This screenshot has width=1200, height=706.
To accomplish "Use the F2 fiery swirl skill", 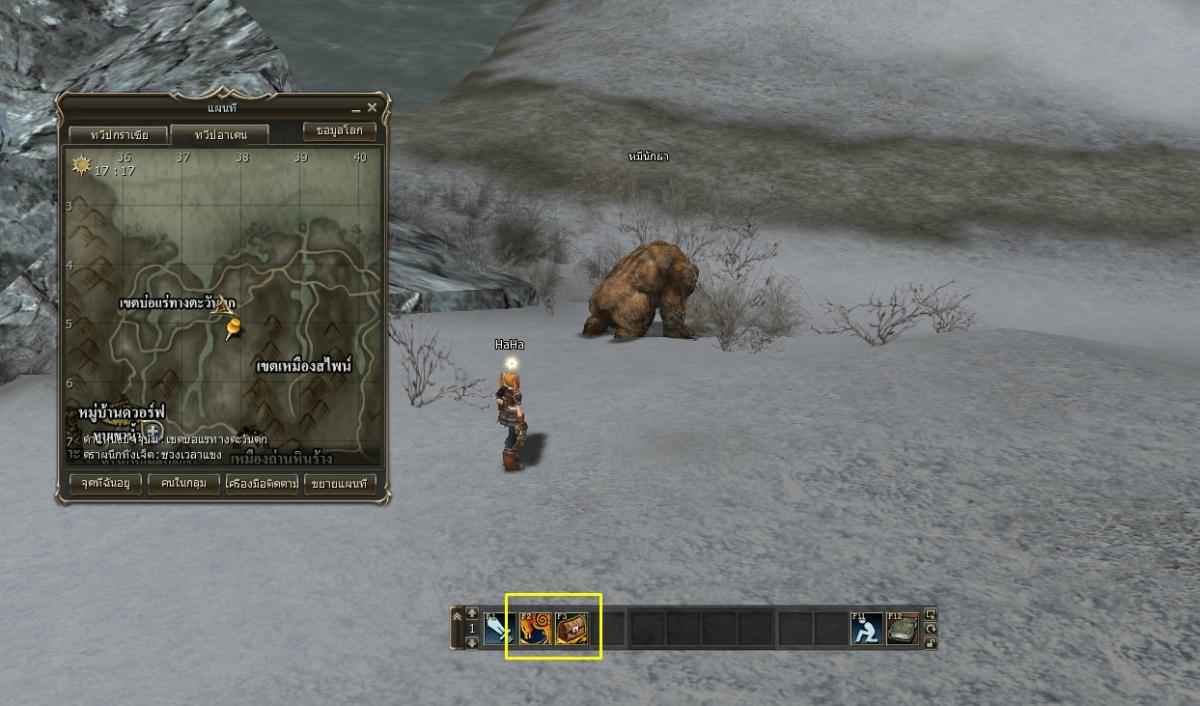I will pos(534,628).
